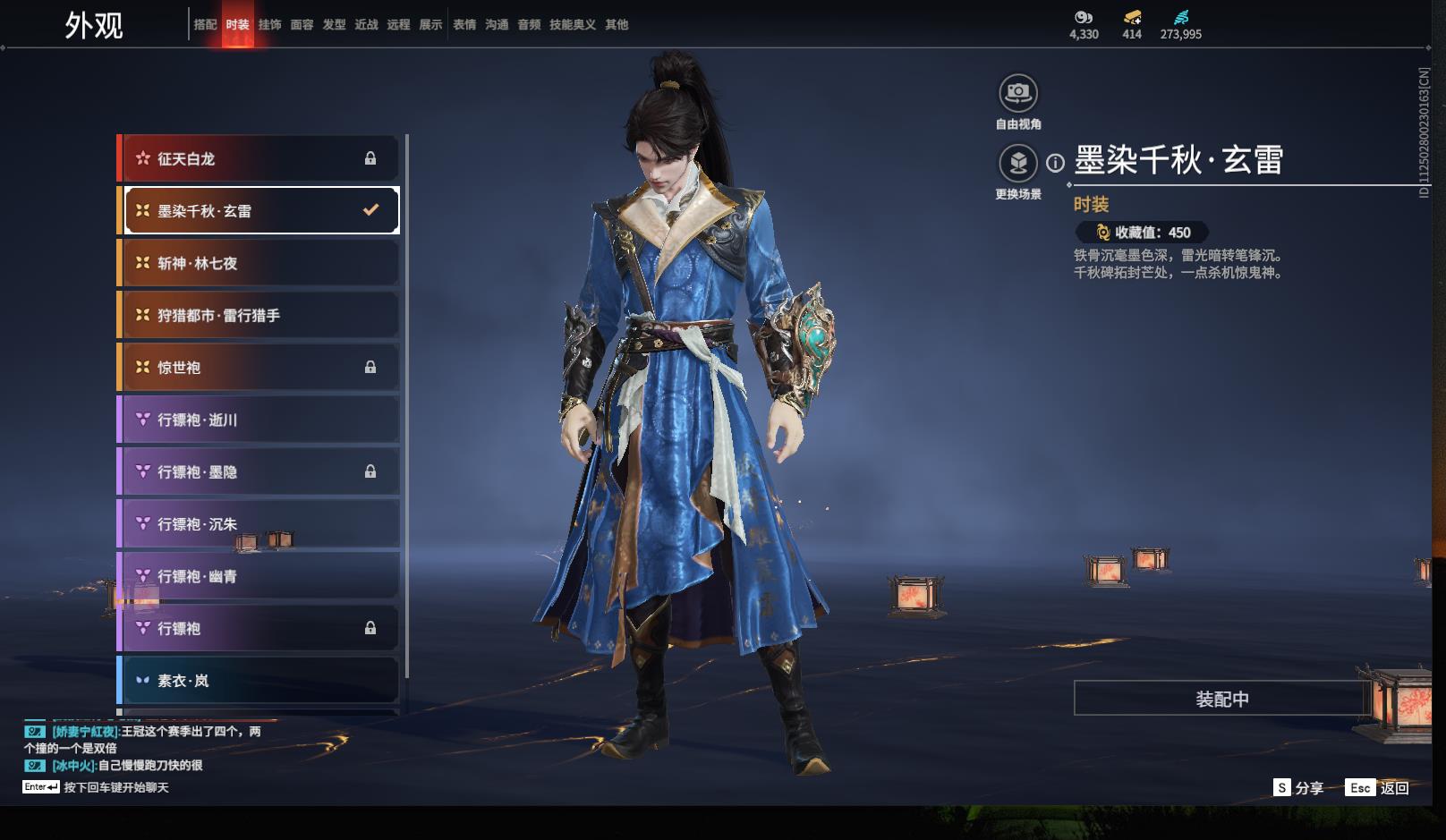Switch to the 搭配 tab
The height and width of the screenshot is (840, 1446).
coord(205,25)
